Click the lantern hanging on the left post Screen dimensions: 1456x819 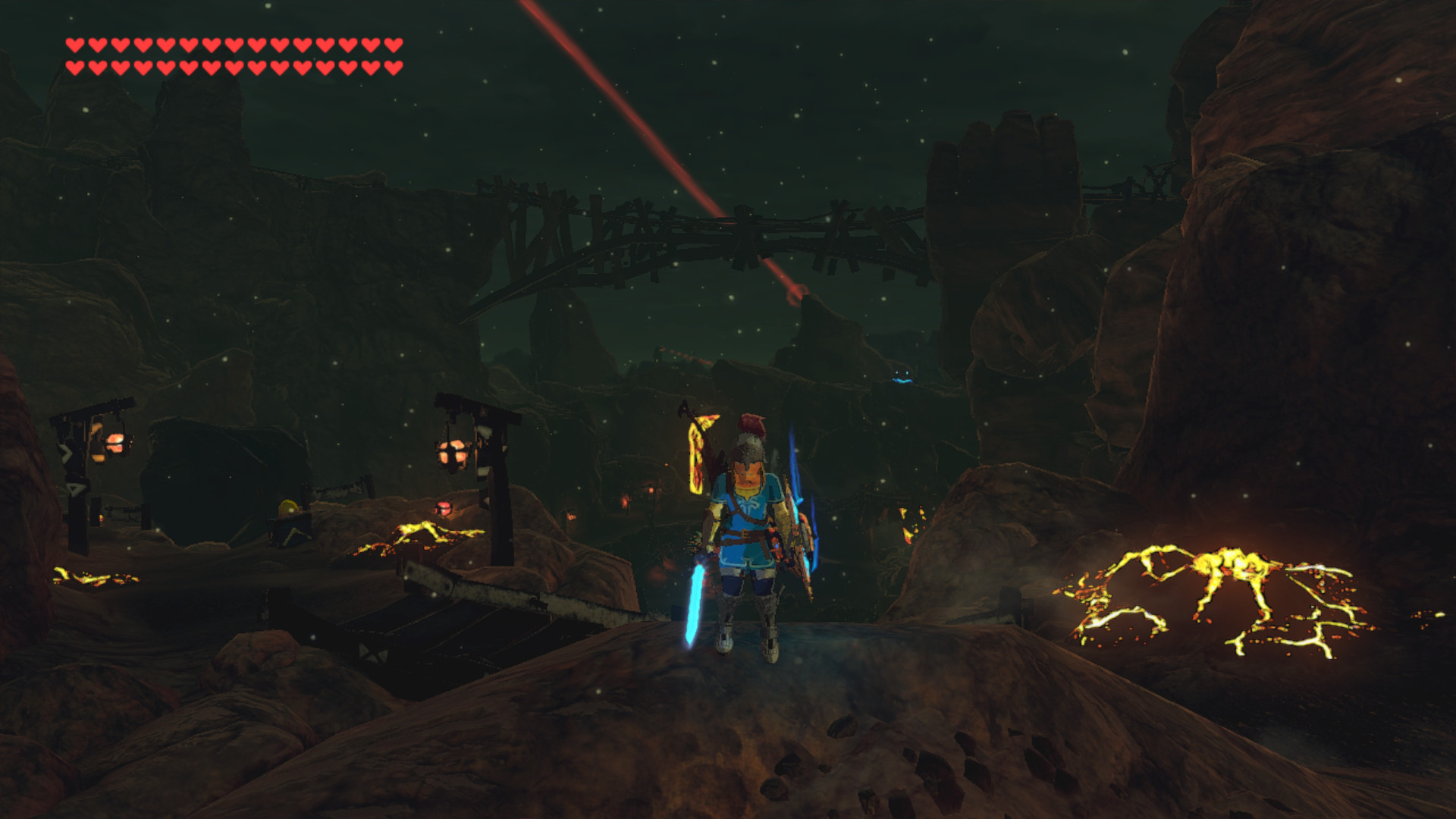click(451, 453)
